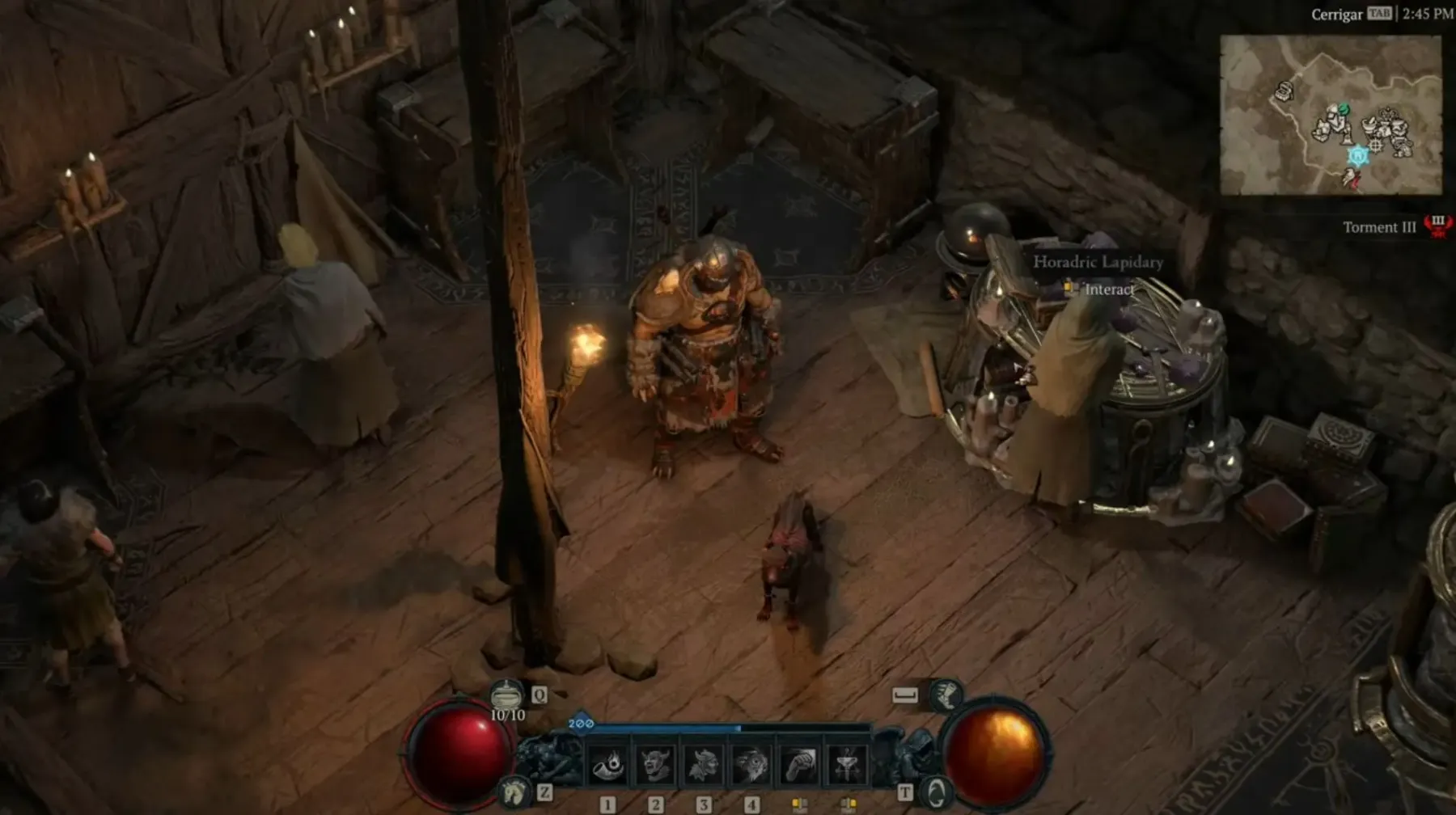Cast the roaring face skill
Screen dimensions: 1456x815
(x=751, y=765)
